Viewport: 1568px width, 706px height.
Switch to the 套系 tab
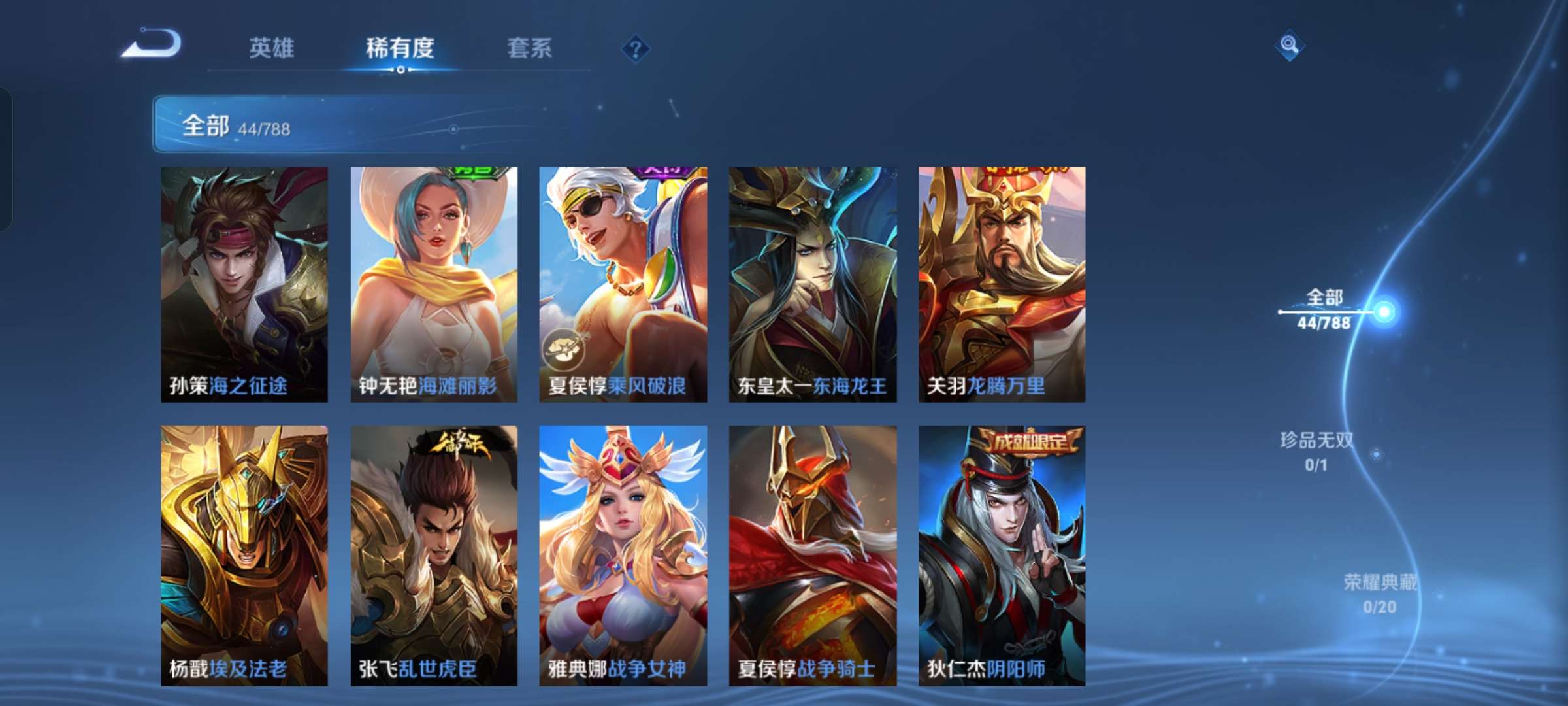pos(529,48)
